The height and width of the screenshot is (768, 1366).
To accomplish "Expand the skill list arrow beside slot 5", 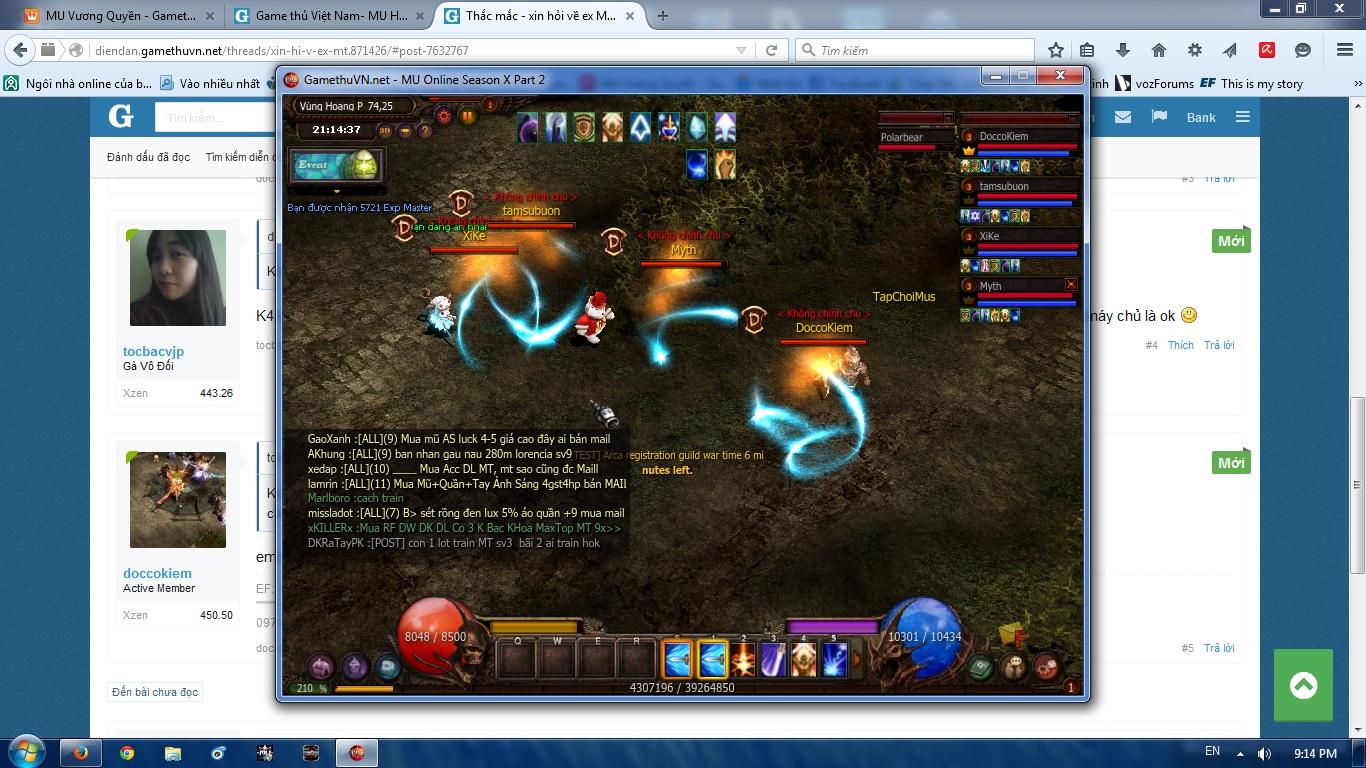I will tap(857, 660).
